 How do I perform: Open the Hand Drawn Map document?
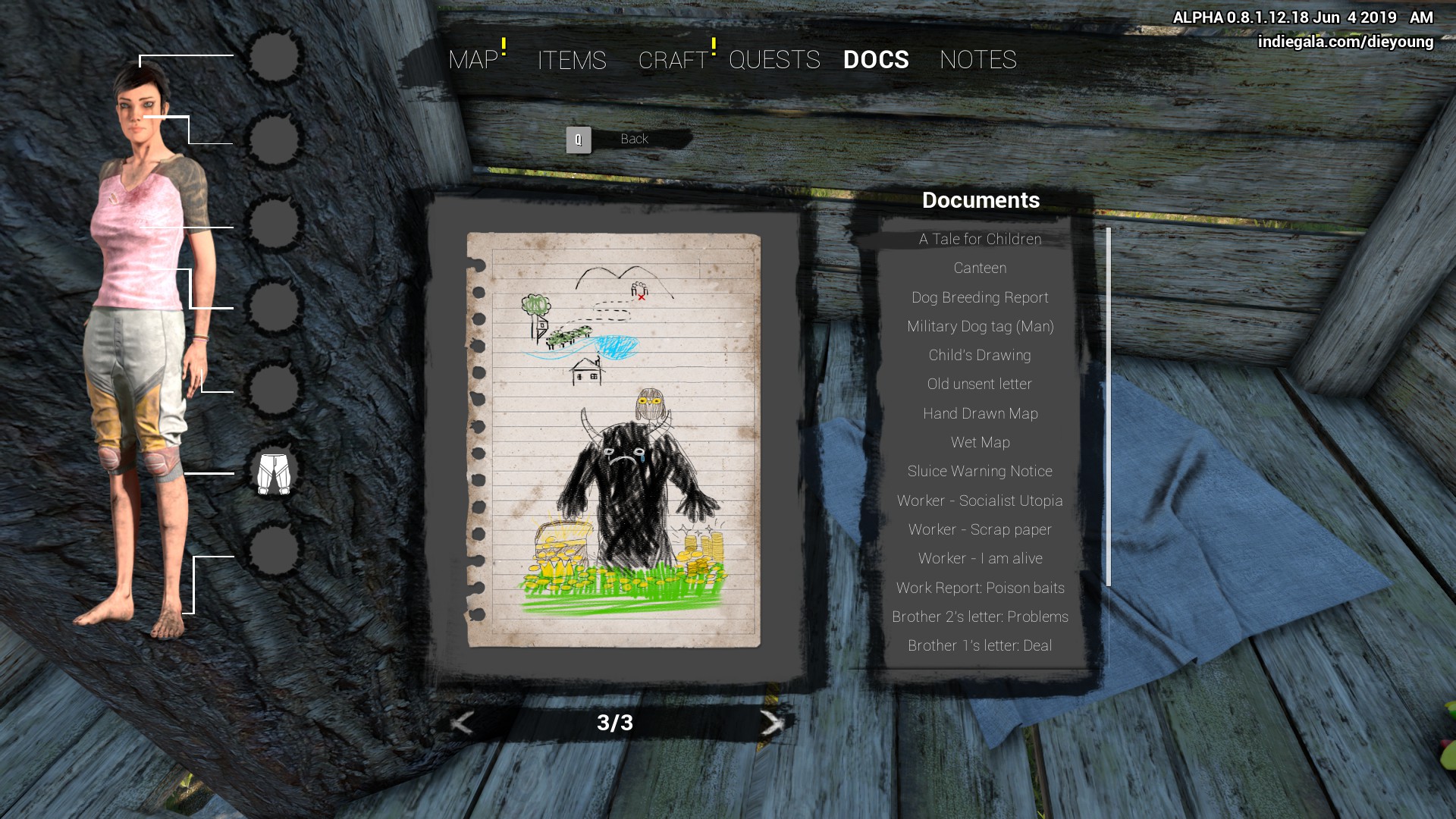click(980, 414)
